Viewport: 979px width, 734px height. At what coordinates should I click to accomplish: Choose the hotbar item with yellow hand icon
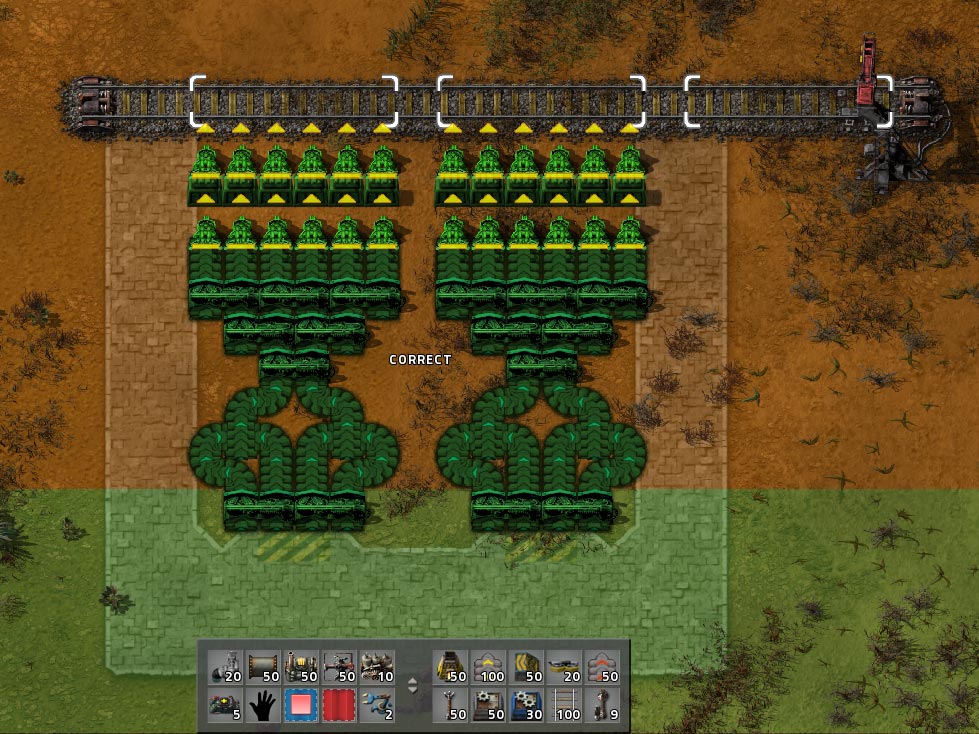[301, 667]
